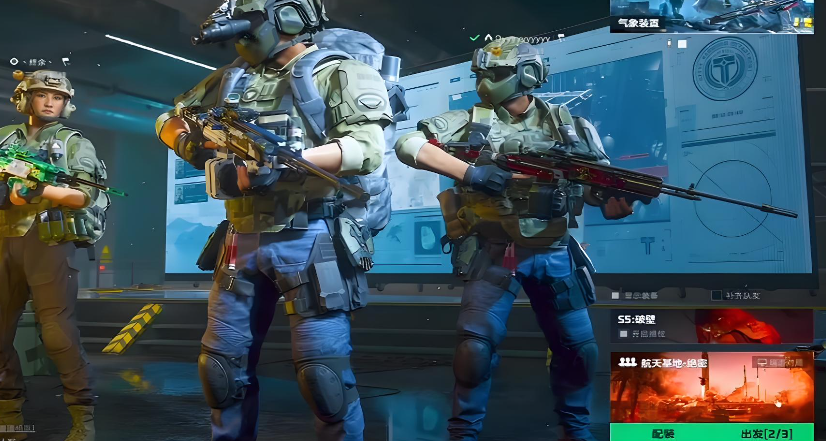Select the left teammate's name tag
The image size is (826, 441).
tap(40, 61)
